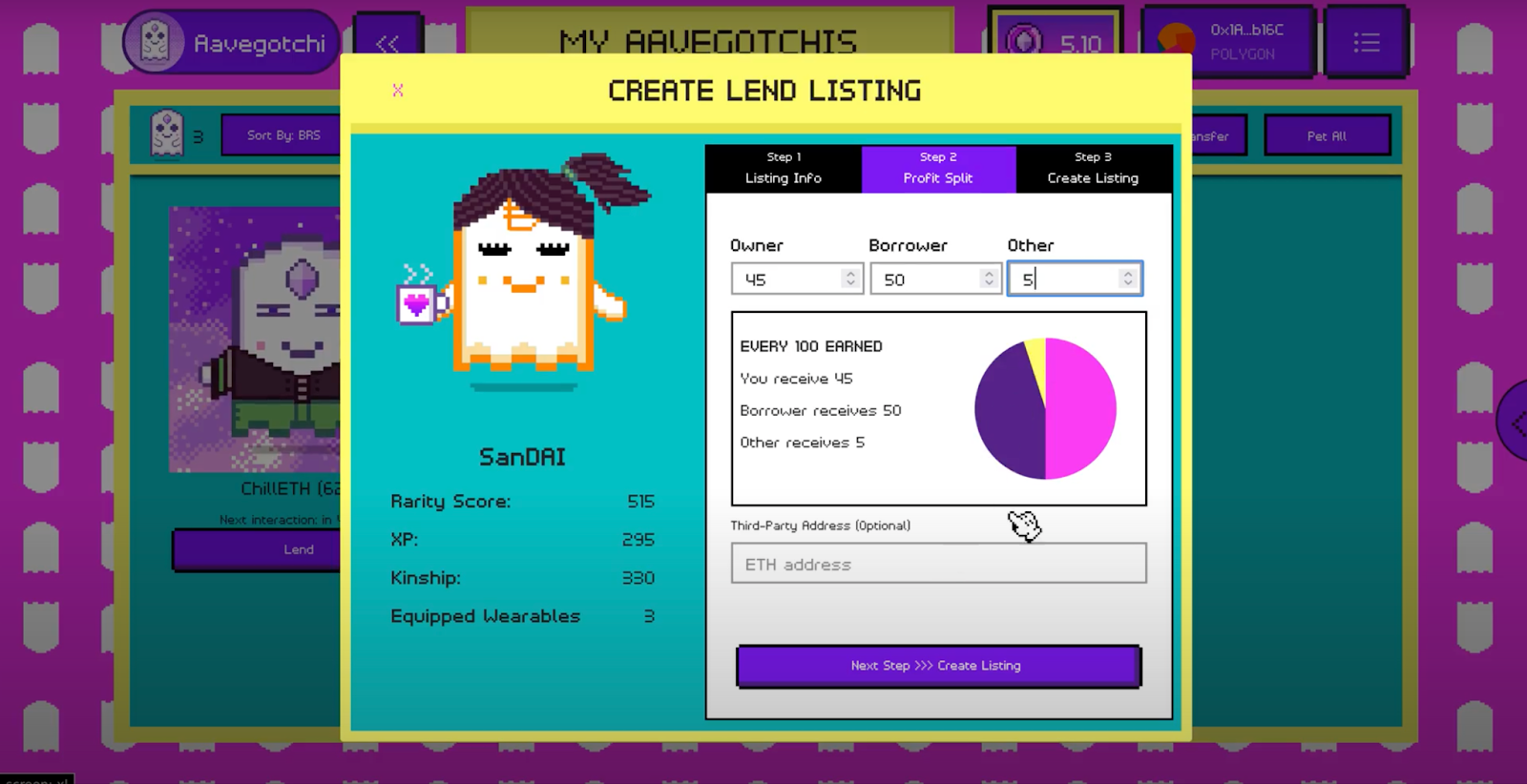Screen dimensions: 1527x784
Task: Open the 0x1A..b16C Polygon wallet button
Action: [x=1228, y=42]
